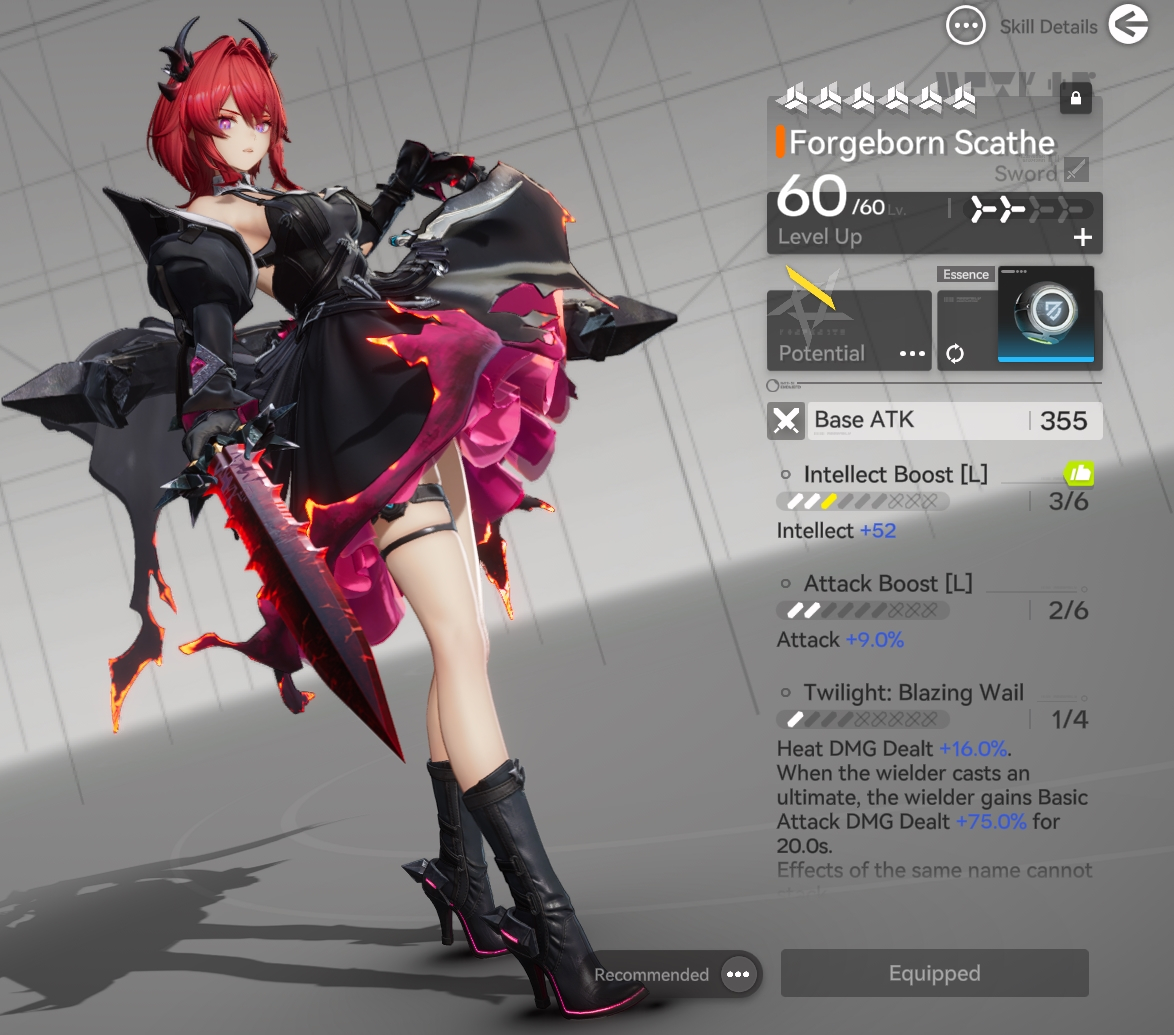The image size is (1174, 1035).
Task: Open Skill Details via the ellipsis button
Action: tap(966, 26)
